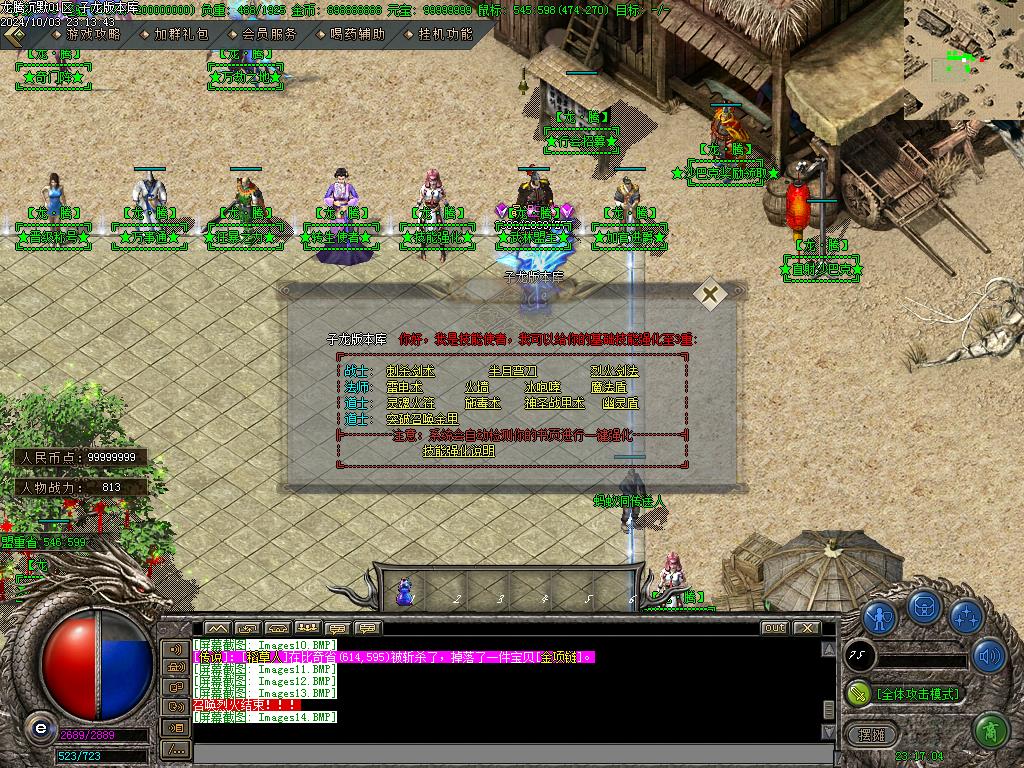Select 半月弯刀 skill link
Screen dimensions: 1024x768
[513, 371]
